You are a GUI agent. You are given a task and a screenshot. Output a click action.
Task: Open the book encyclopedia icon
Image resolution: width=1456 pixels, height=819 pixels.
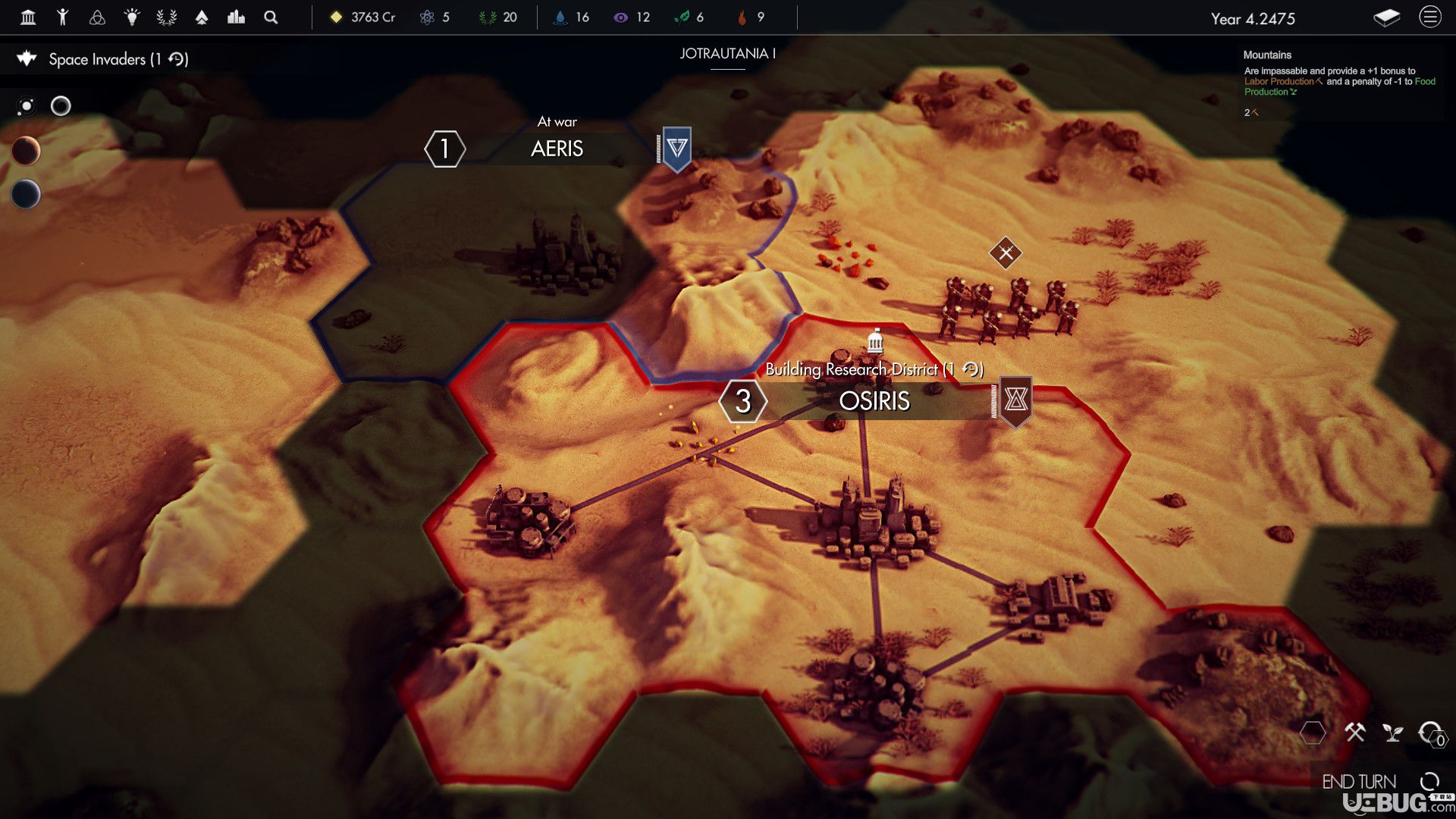(1386, 18)
